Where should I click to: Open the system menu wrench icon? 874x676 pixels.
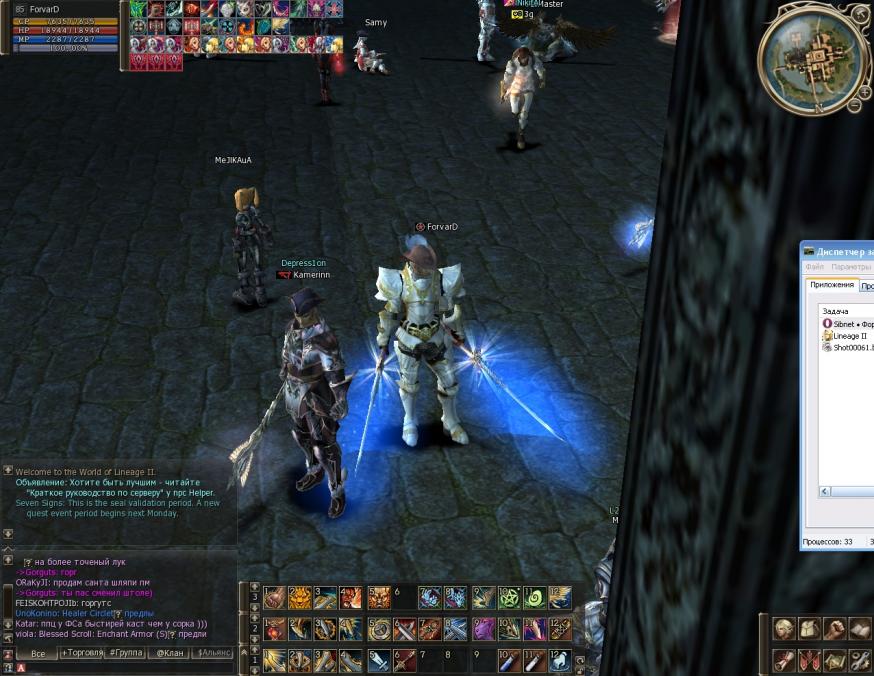coord(860,660)
